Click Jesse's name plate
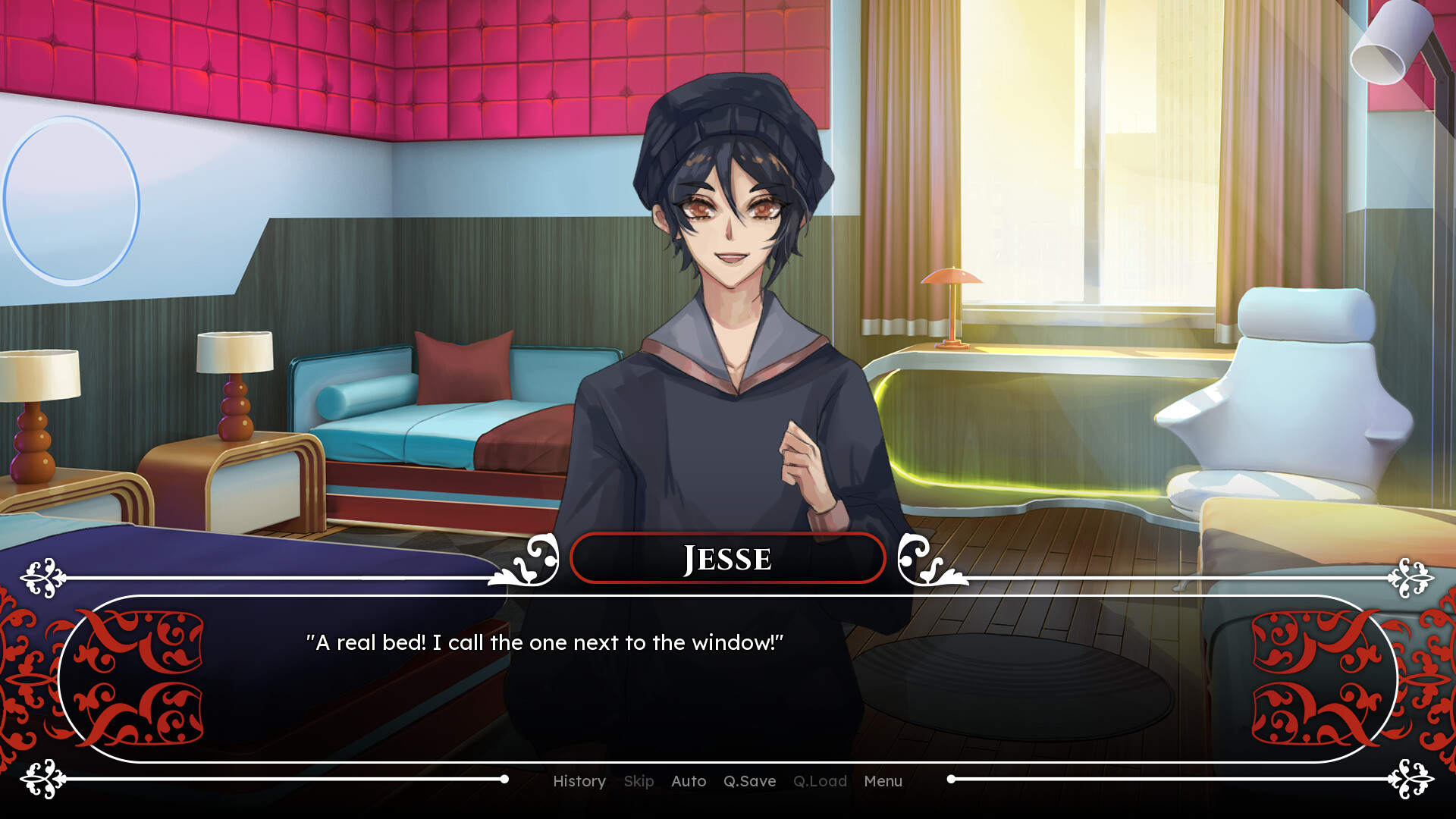Image resolution: width=1456 pixels, height=819 pixels. click(727, 558)
